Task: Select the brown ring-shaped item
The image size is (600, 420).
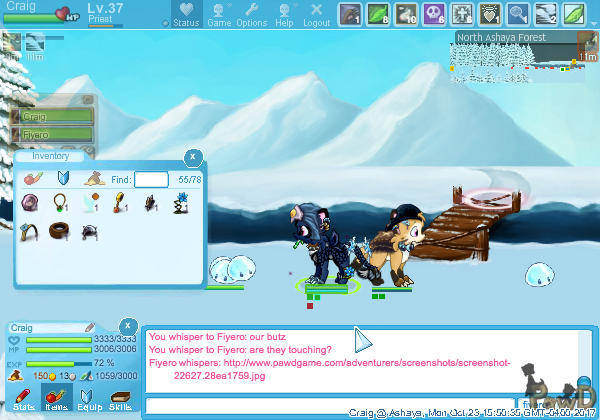Action: tap(60, 231)
